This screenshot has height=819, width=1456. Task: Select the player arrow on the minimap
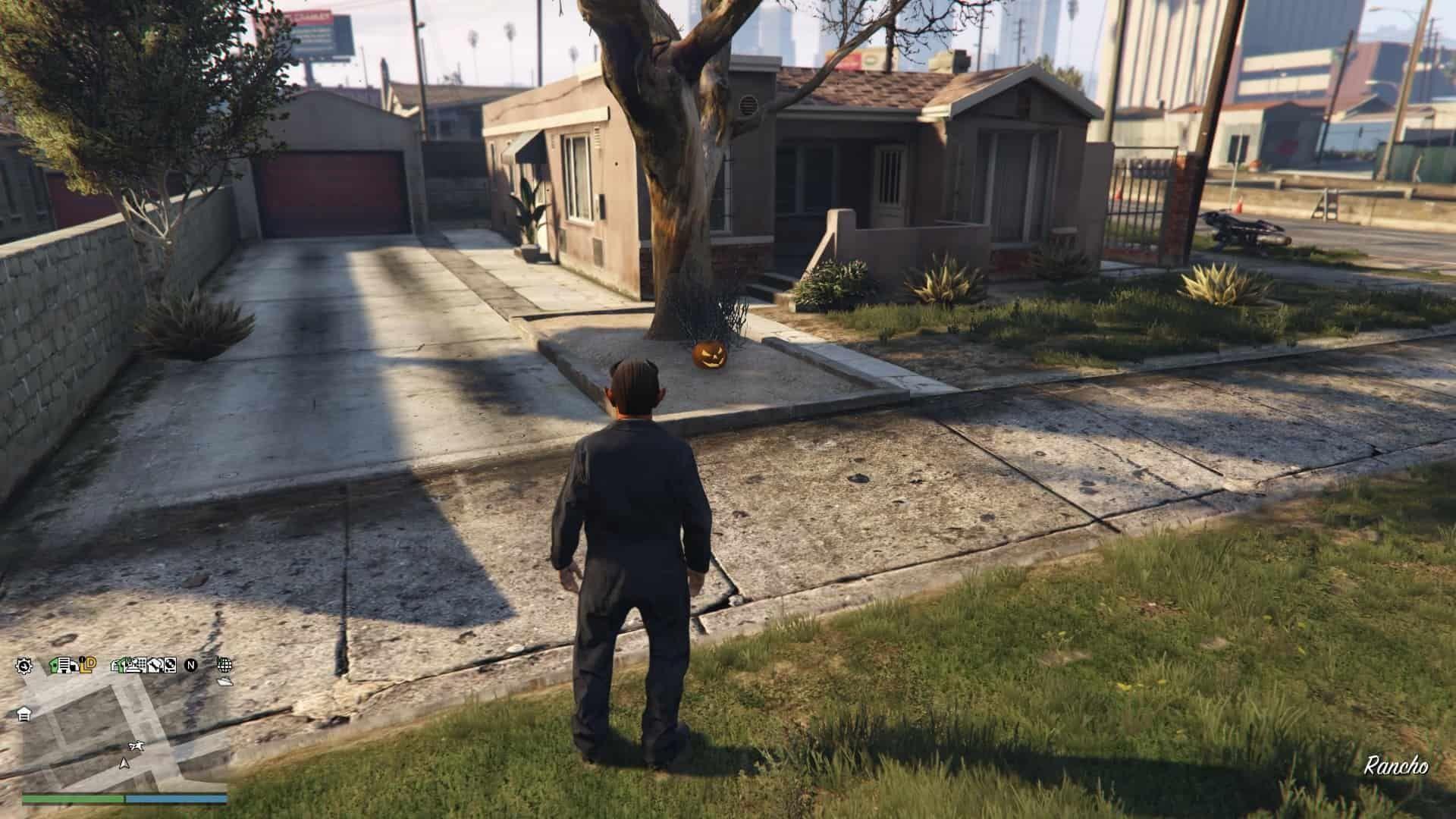click(x=124, y=763)
